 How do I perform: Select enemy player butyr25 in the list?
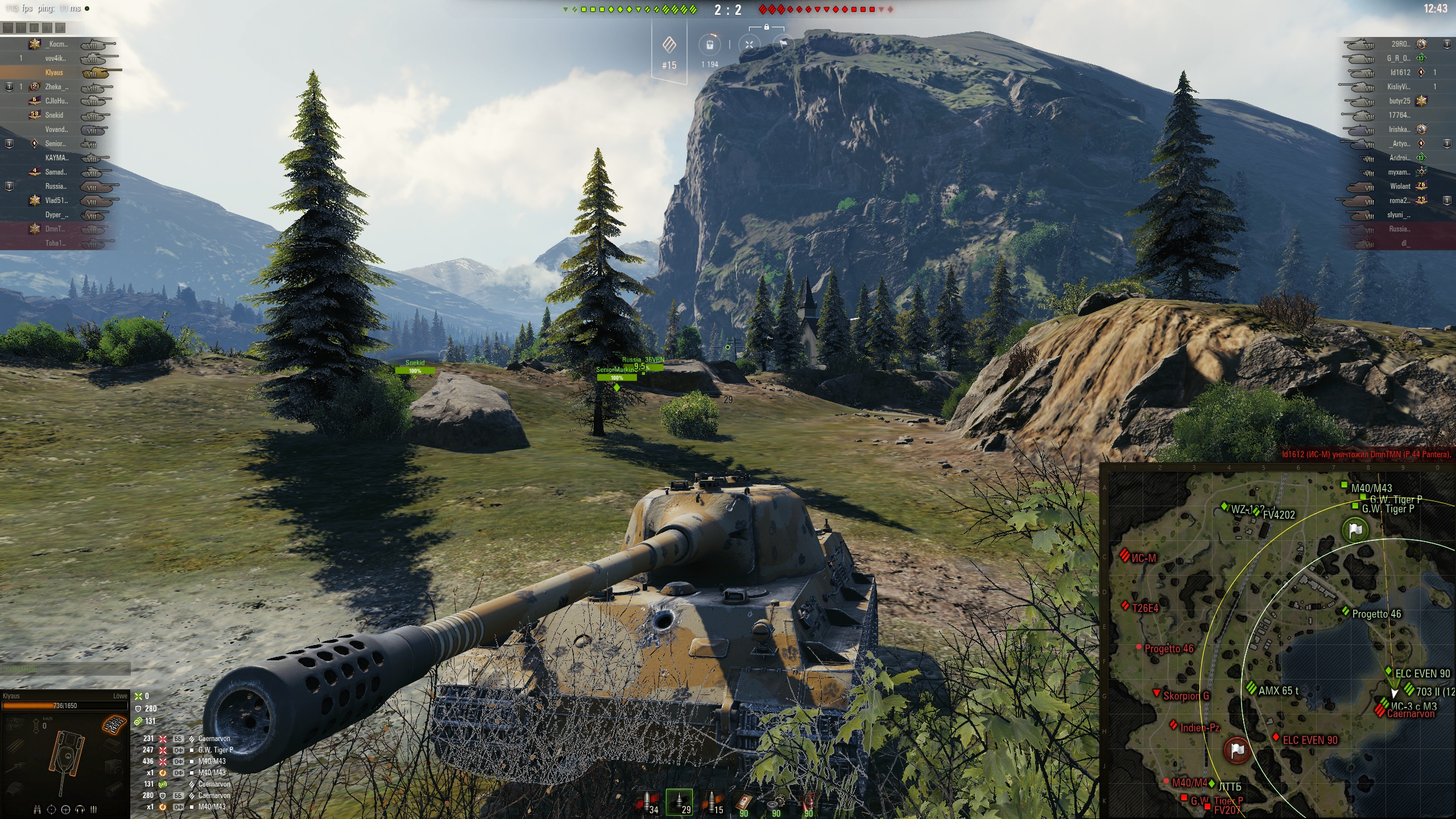(1399, 101)
